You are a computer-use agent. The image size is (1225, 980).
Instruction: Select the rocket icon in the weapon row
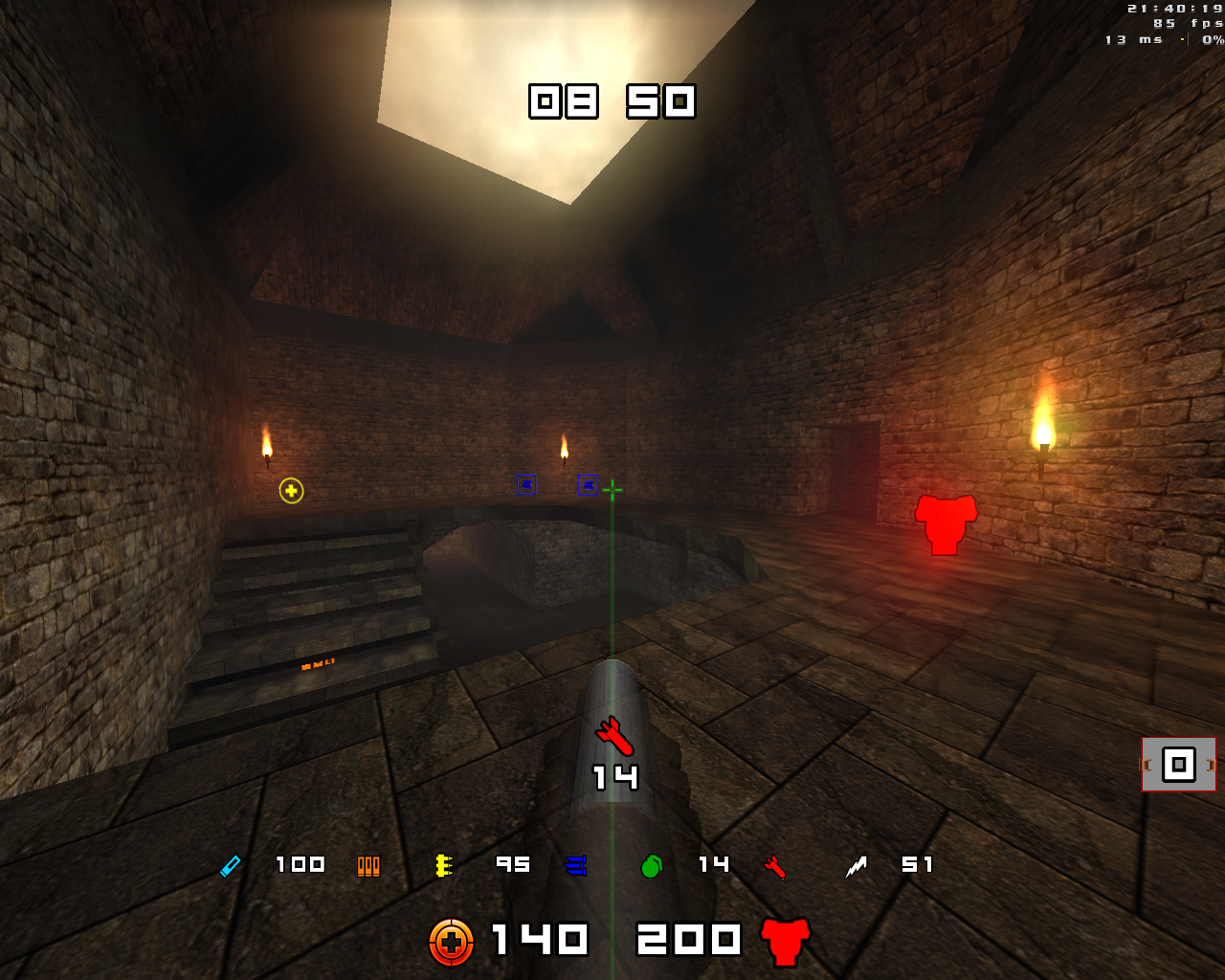[x=774, y=867]
